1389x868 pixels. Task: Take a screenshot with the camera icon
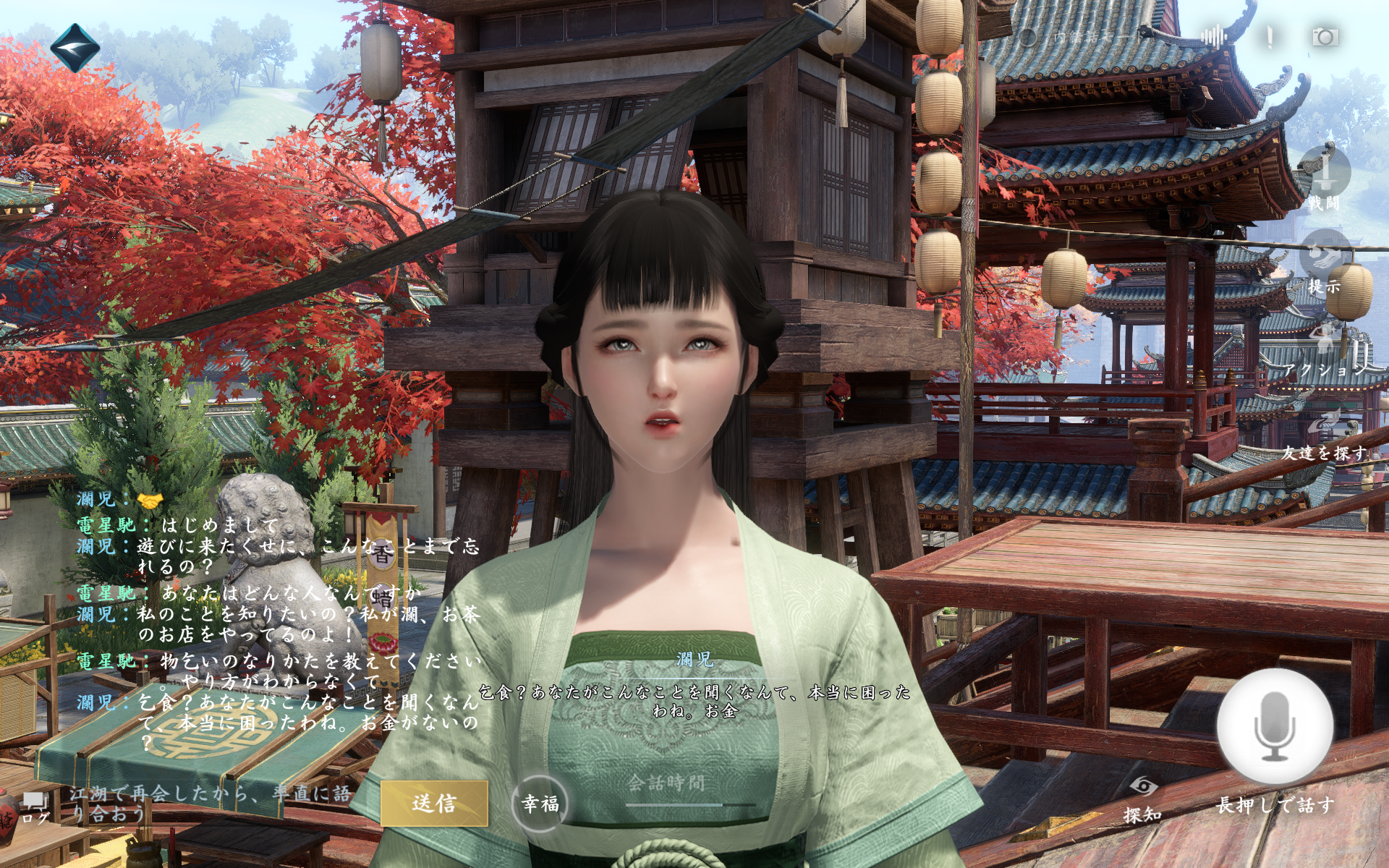pos(1325,36)
